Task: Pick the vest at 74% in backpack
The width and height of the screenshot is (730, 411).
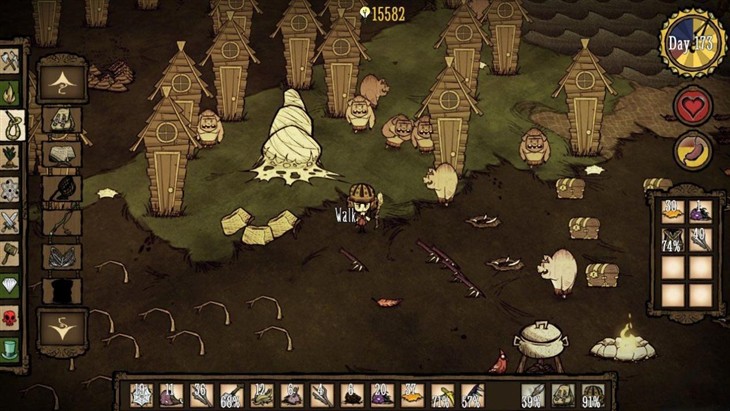Action: point(672,241)
